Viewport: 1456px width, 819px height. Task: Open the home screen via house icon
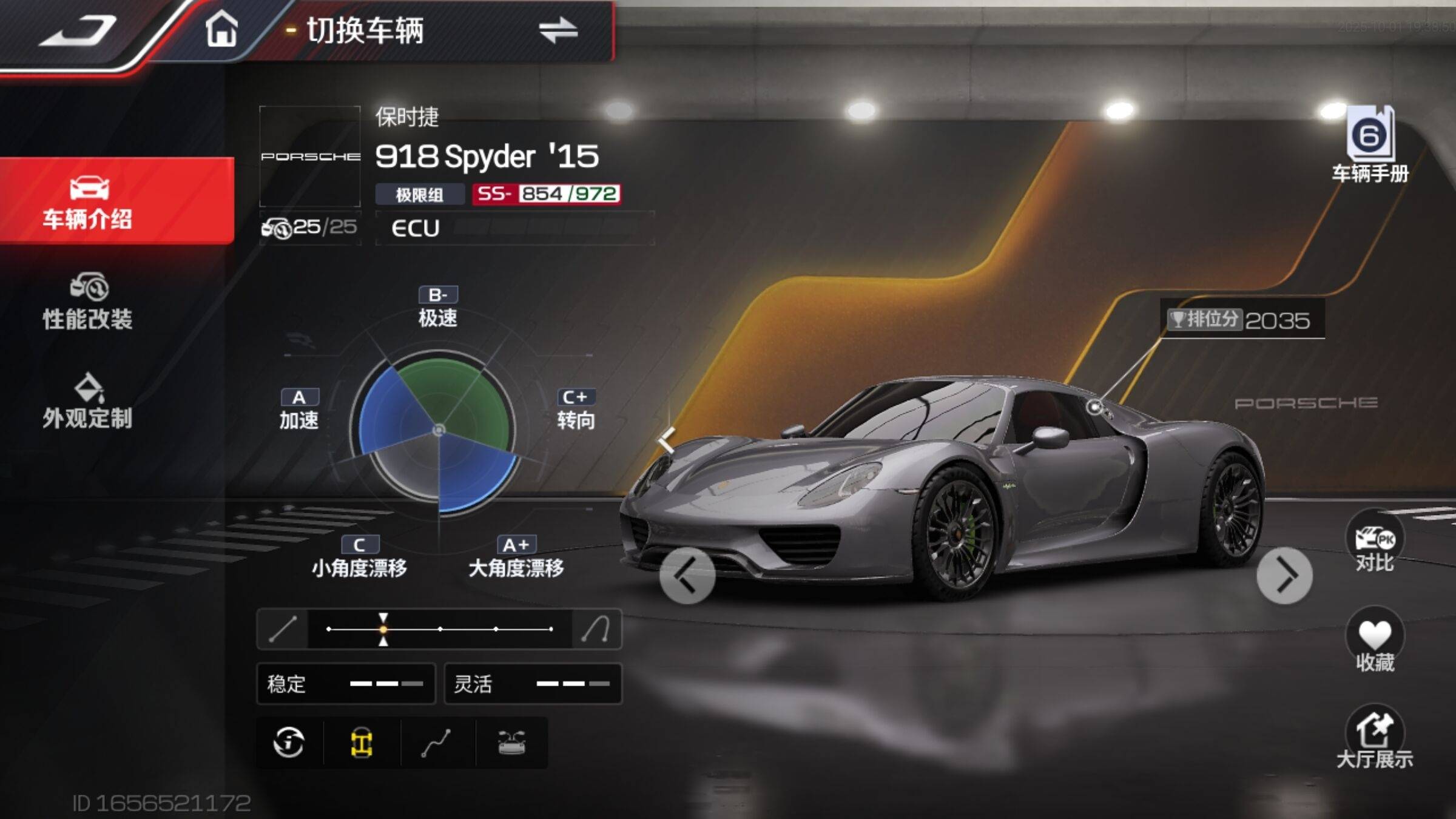tap(221, 29)
